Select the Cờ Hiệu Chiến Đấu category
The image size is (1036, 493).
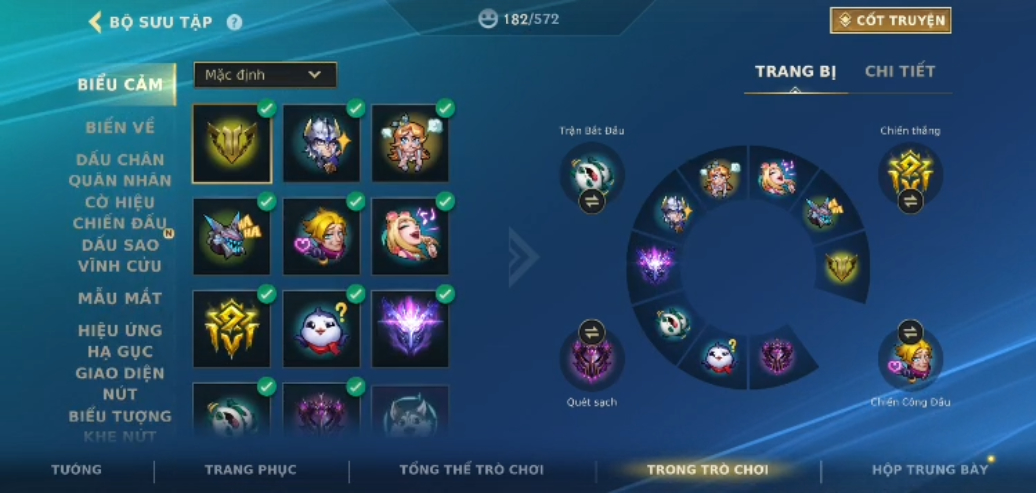120,212
